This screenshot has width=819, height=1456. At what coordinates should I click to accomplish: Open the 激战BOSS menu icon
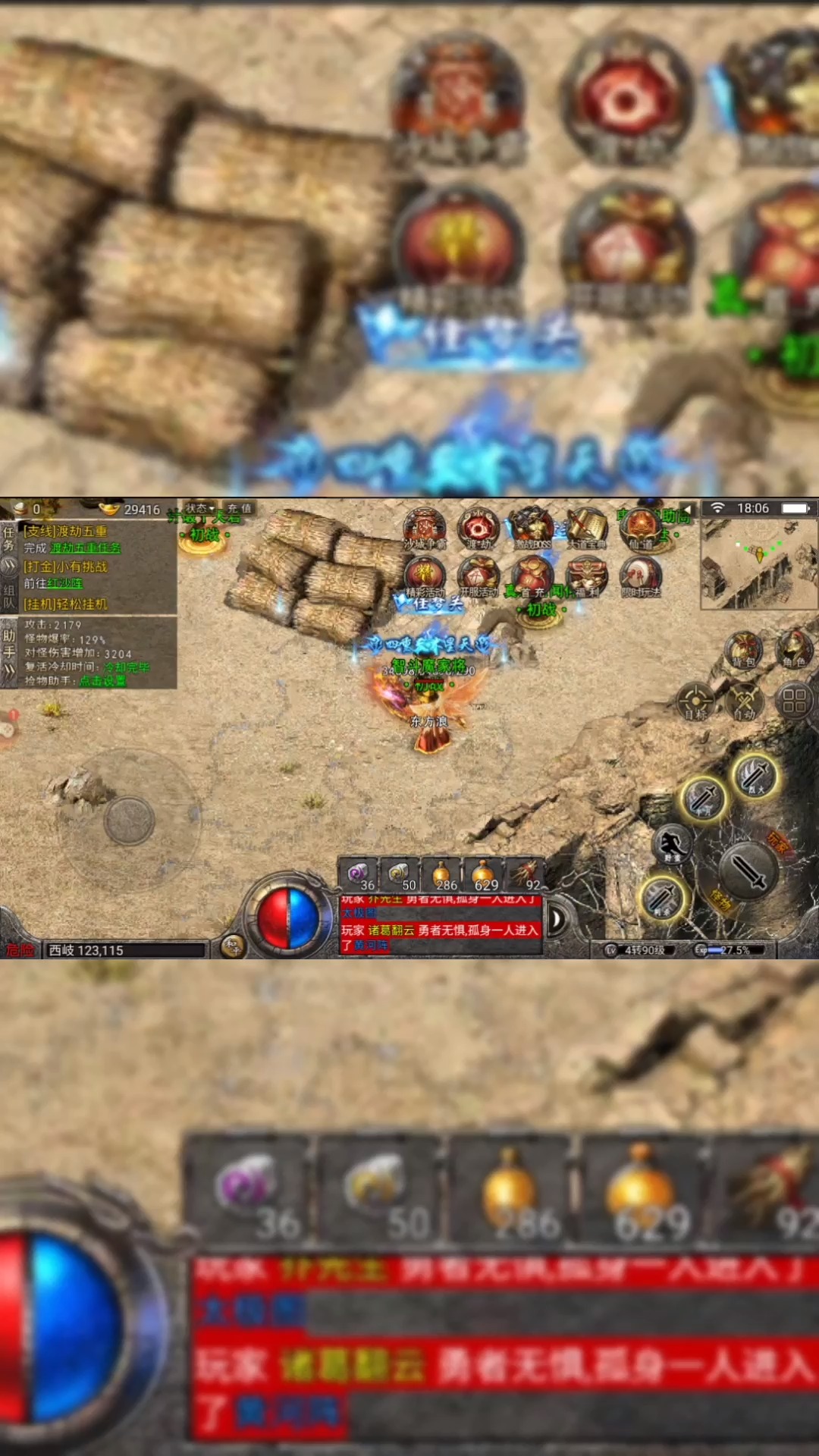tap(532, 526)
